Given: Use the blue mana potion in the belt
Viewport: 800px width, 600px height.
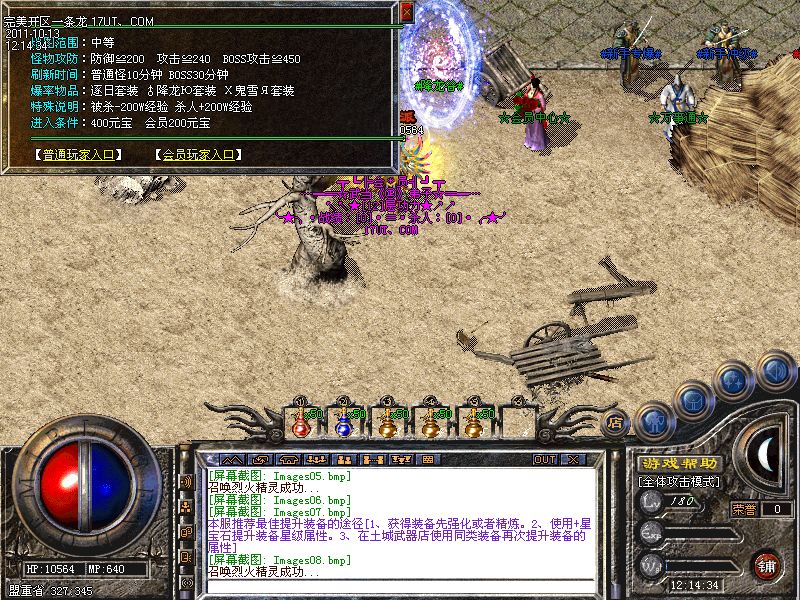Looking at the screenshot, I should tap(343, 424).
